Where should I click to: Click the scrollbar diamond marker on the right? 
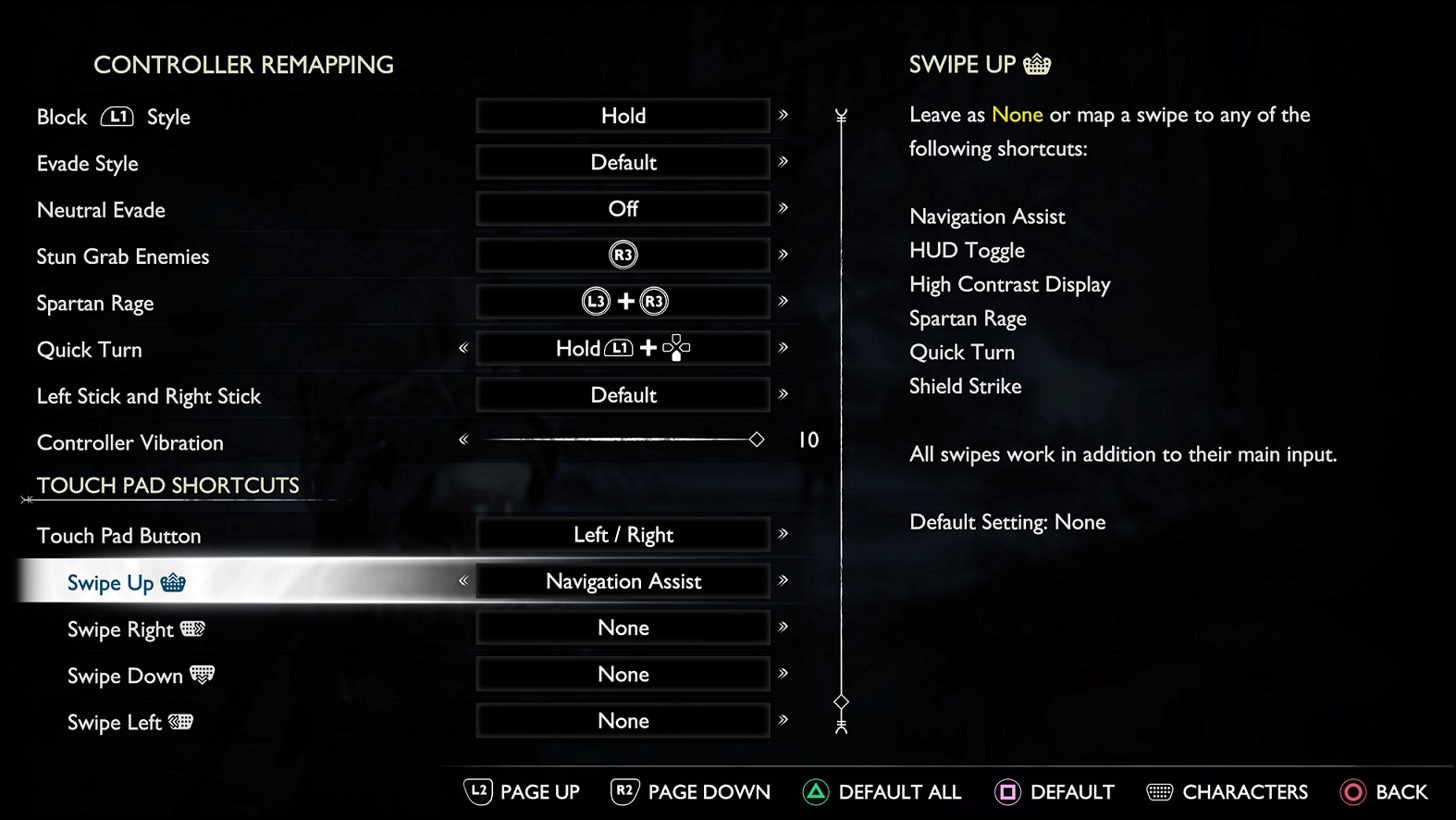[x=840, y=702]
